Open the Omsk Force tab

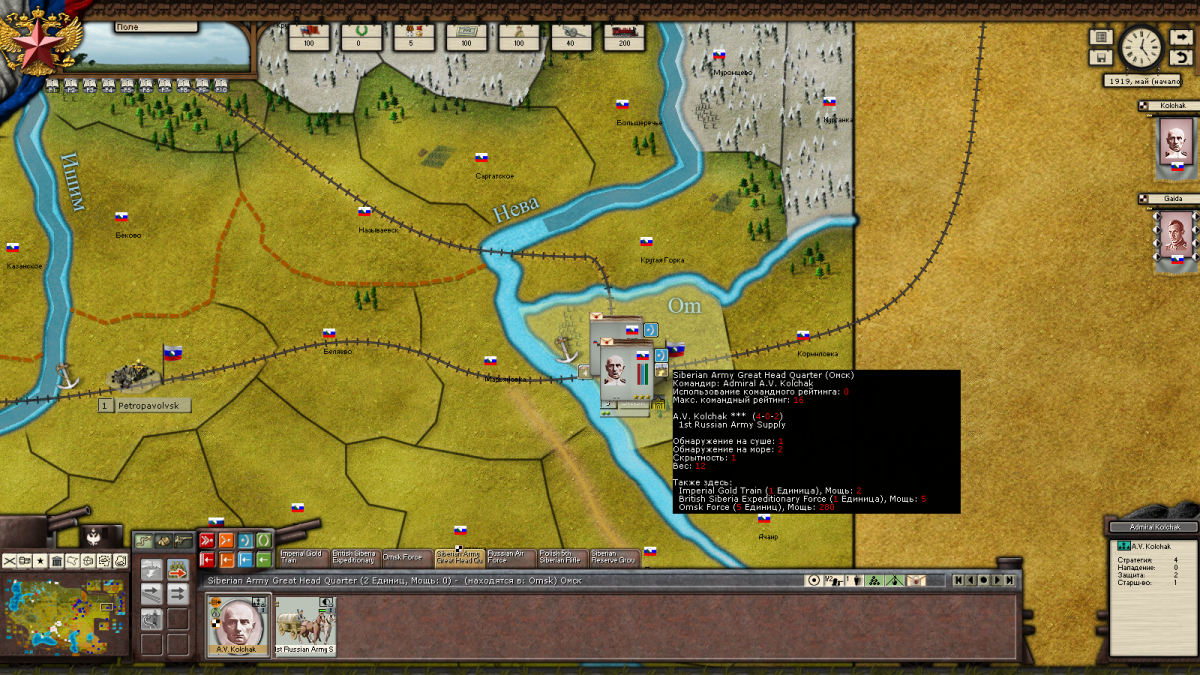[404, 557]
